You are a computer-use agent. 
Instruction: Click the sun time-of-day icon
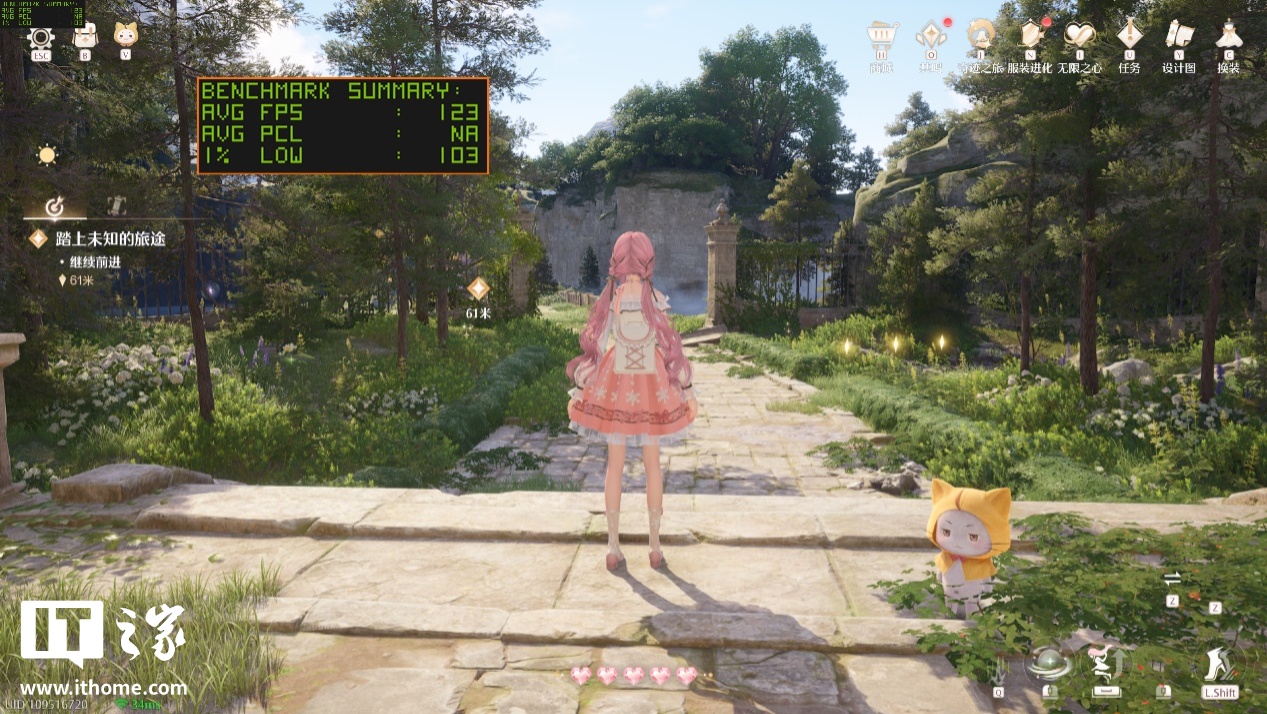click(x=47, y=155)
